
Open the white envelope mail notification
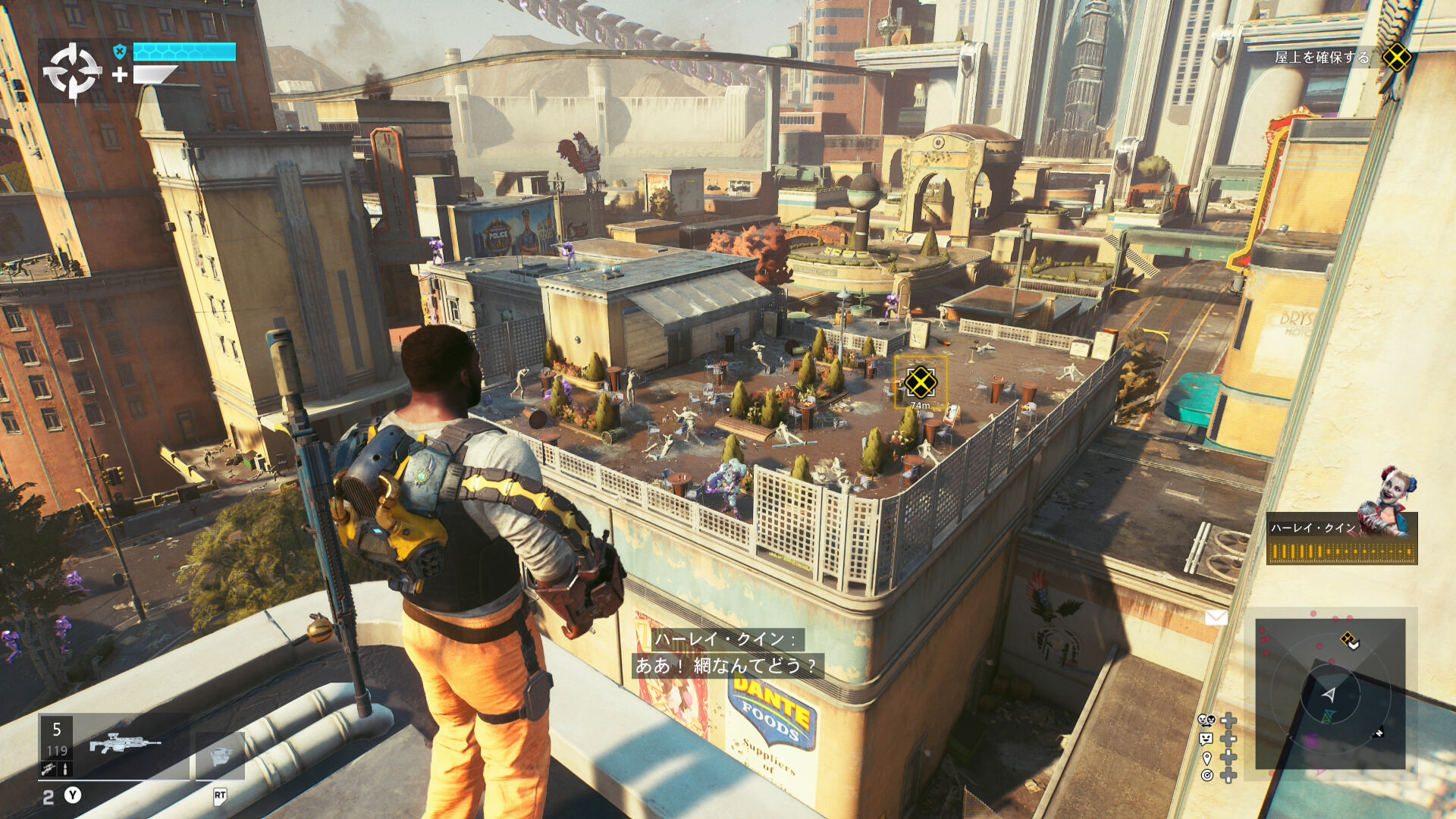click(x=1216, y=618)
